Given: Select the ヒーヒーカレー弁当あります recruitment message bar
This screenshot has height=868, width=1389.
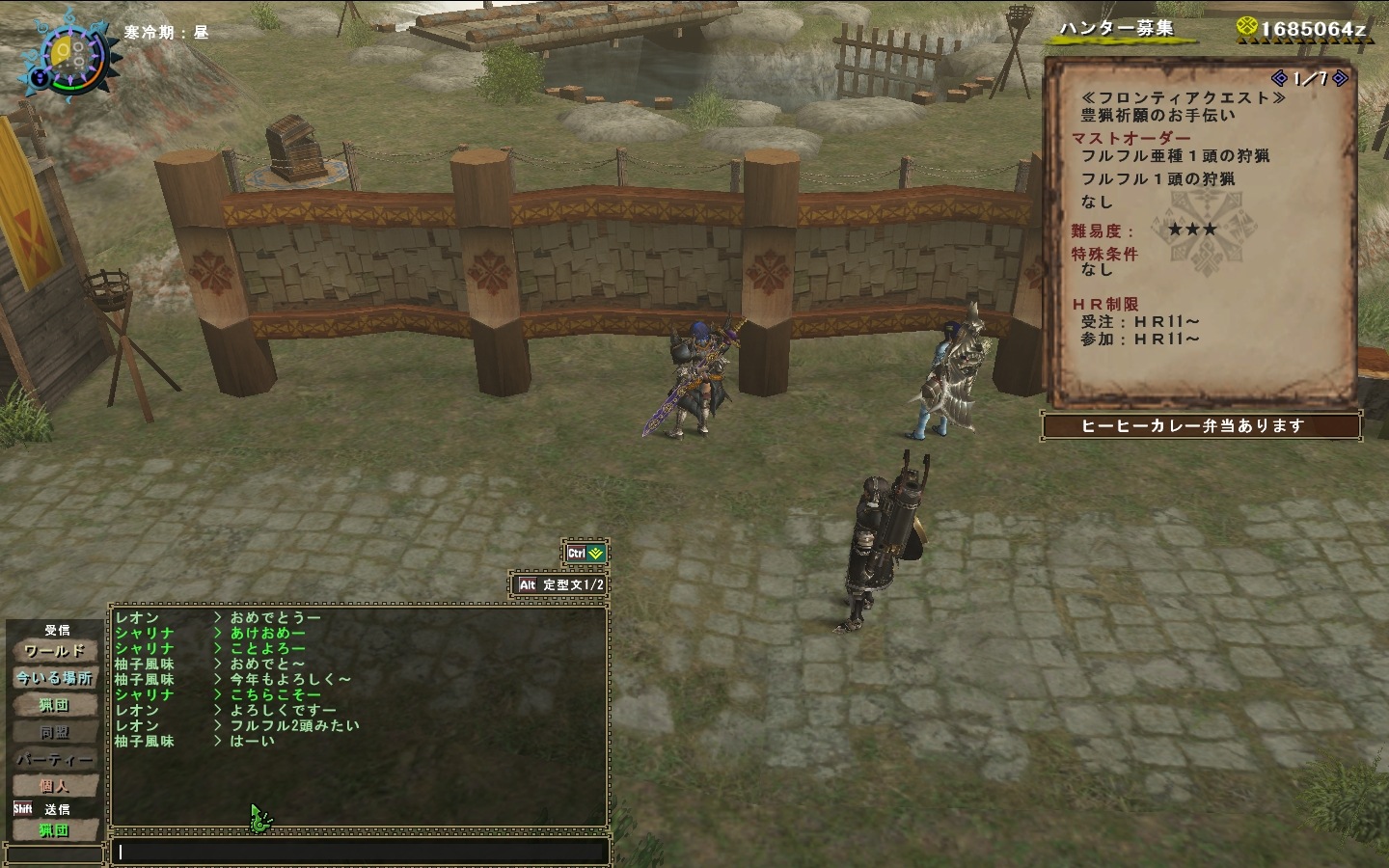Looking at the screenshot, I should [1201, 425].
